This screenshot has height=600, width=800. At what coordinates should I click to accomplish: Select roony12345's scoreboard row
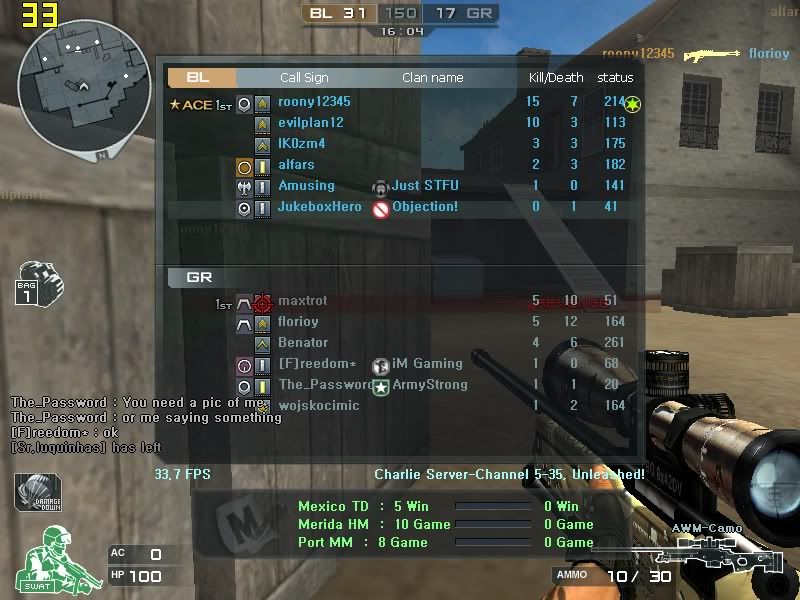pos(314,102)
